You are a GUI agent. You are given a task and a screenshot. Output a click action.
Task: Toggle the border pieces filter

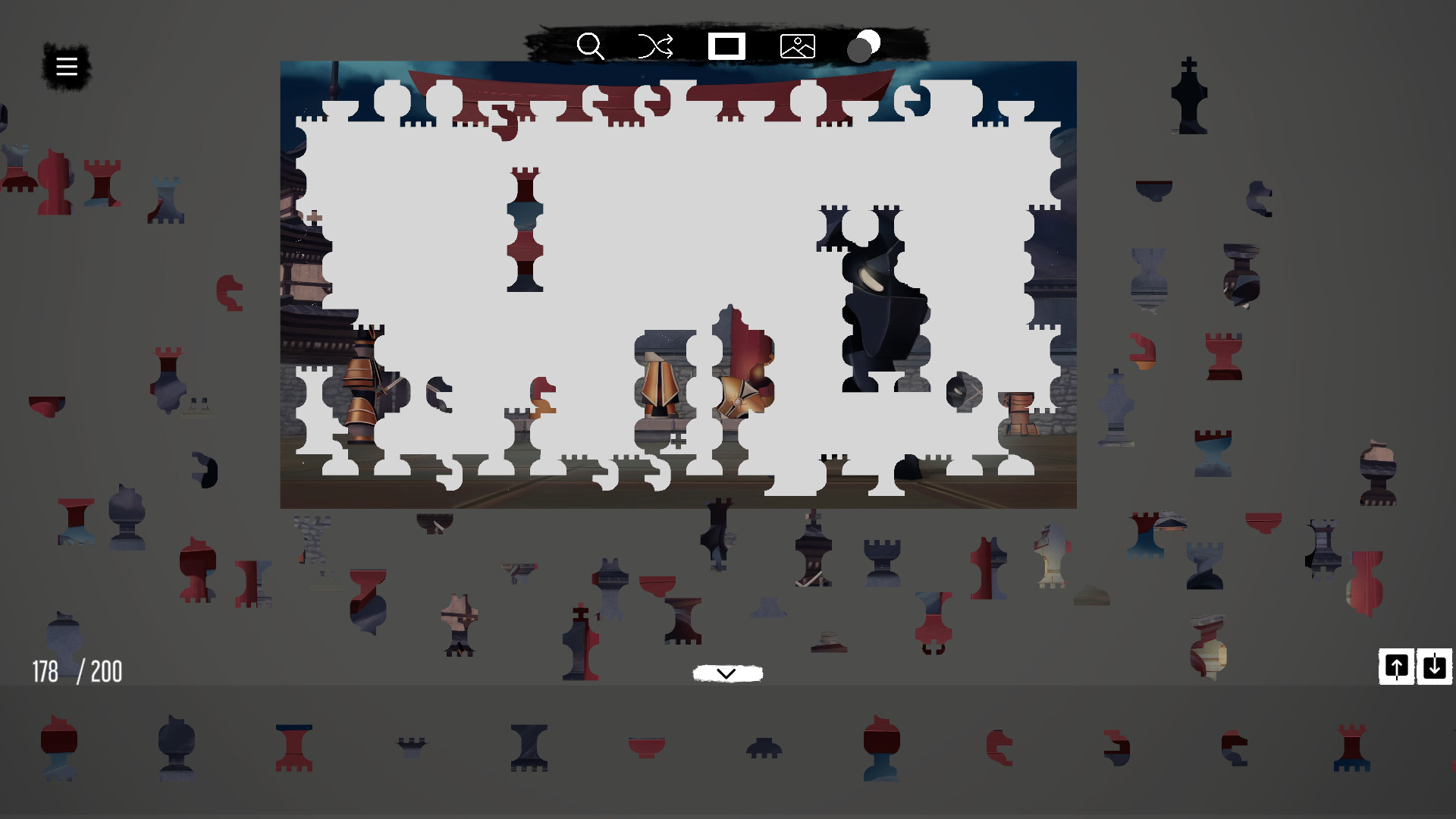click(726, 46)
